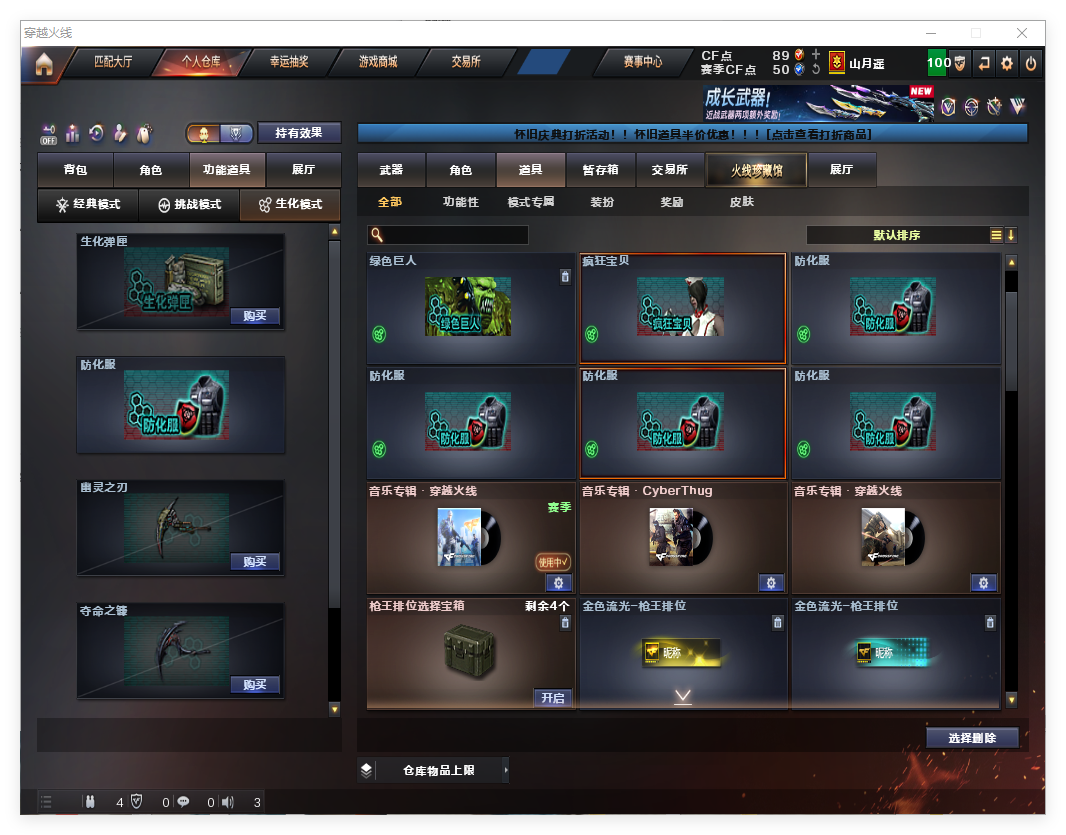This screenshot has height=835, width=1066.
Task: Open the 武器 weapons warehouse tab
Action: tap(391, 170)
